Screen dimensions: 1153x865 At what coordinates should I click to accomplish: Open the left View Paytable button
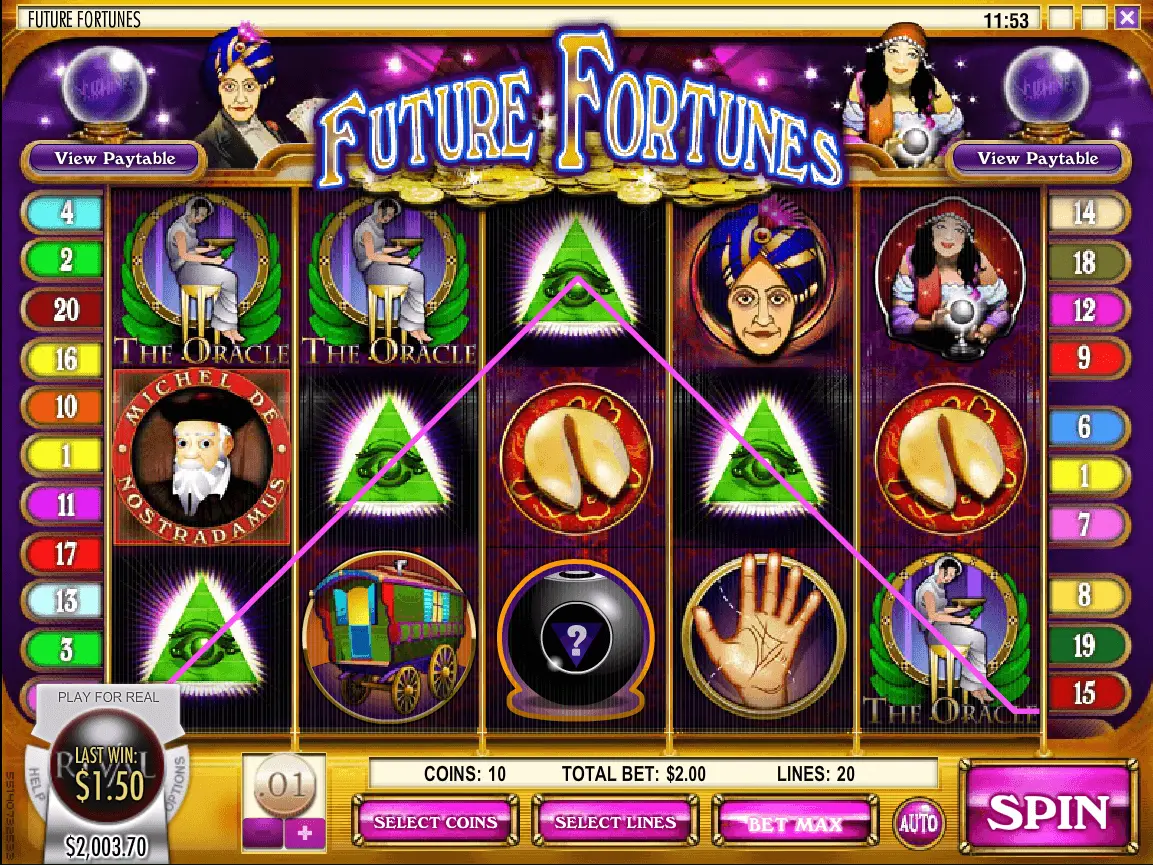click(x=115, y=158)
